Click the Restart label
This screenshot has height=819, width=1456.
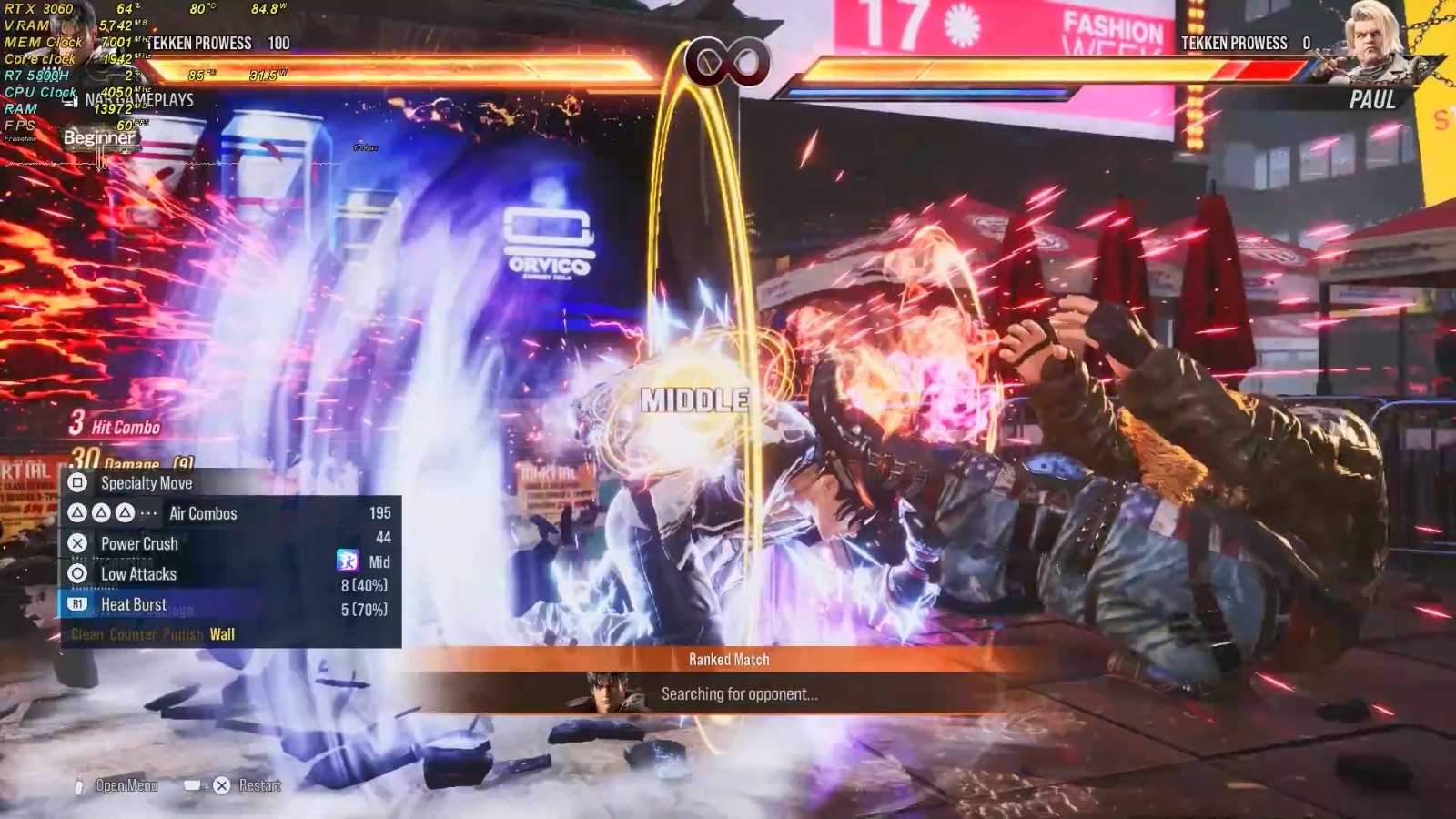point(259,785)
